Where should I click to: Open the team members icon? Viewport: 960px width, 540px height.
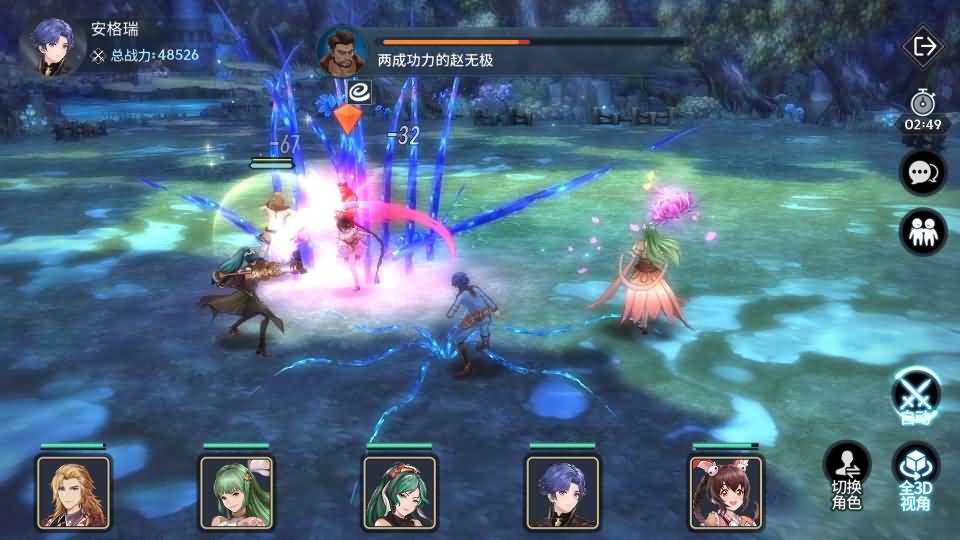coord(921,232)
